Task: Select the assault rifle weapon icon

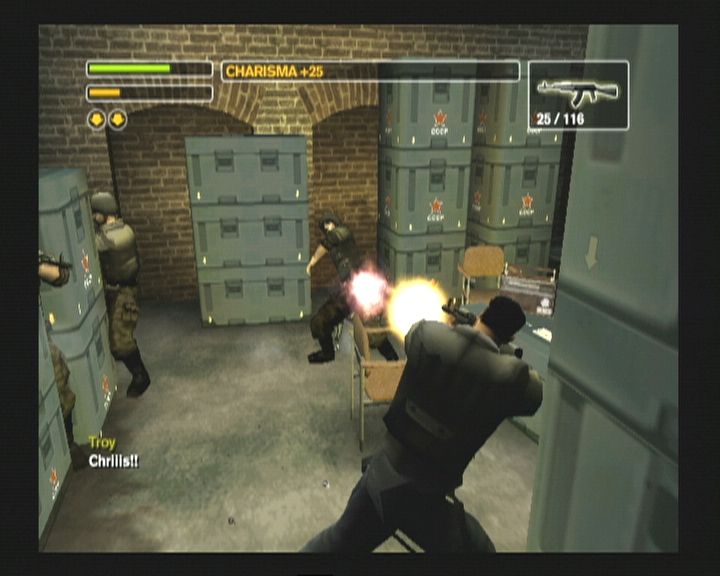Action: coord(577,91)
